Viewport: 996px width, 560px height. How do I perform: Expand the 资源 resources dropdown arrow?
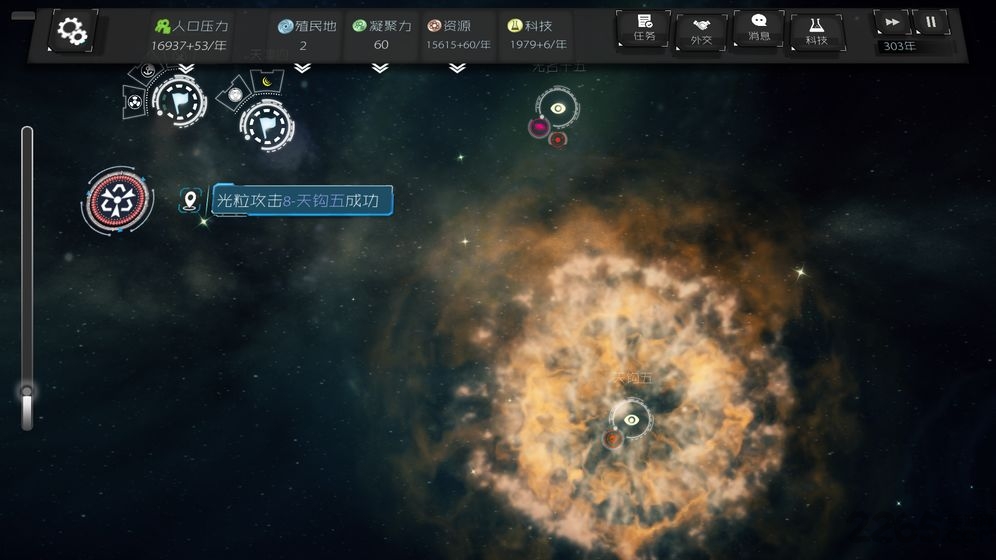(457, 68)
